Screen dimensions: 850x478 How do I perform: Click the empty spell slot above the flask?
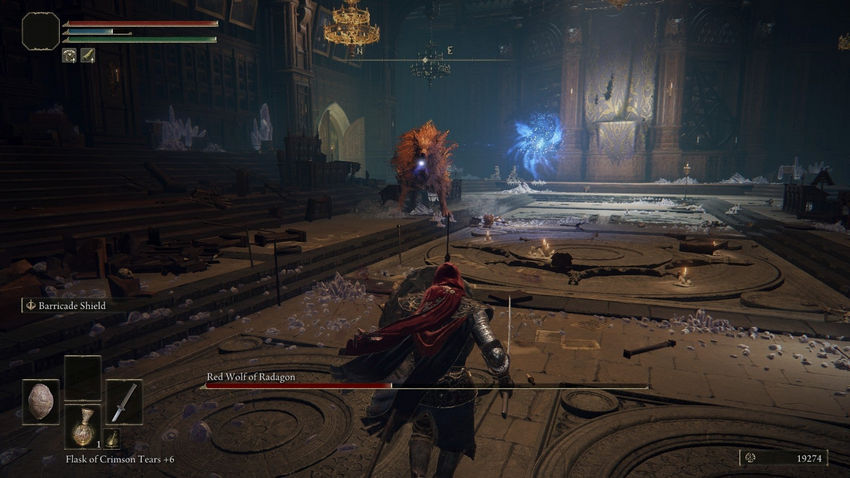[x=83, y=378]
